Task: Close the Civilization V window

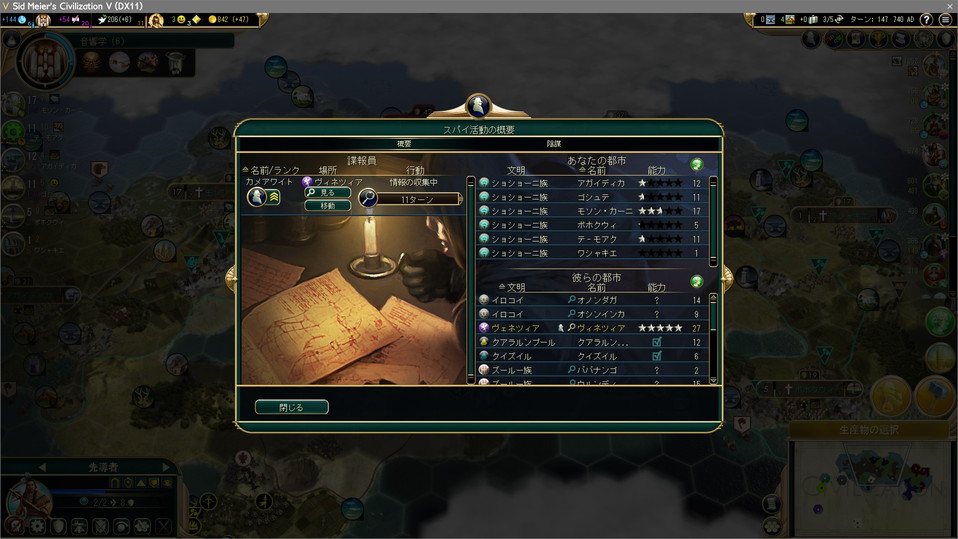Action: point(948,6)
